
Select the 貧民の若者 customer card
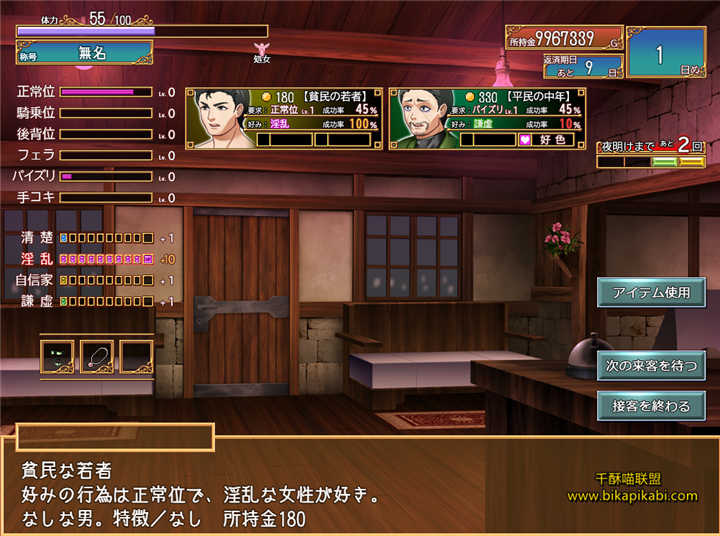tap(284, 118)
